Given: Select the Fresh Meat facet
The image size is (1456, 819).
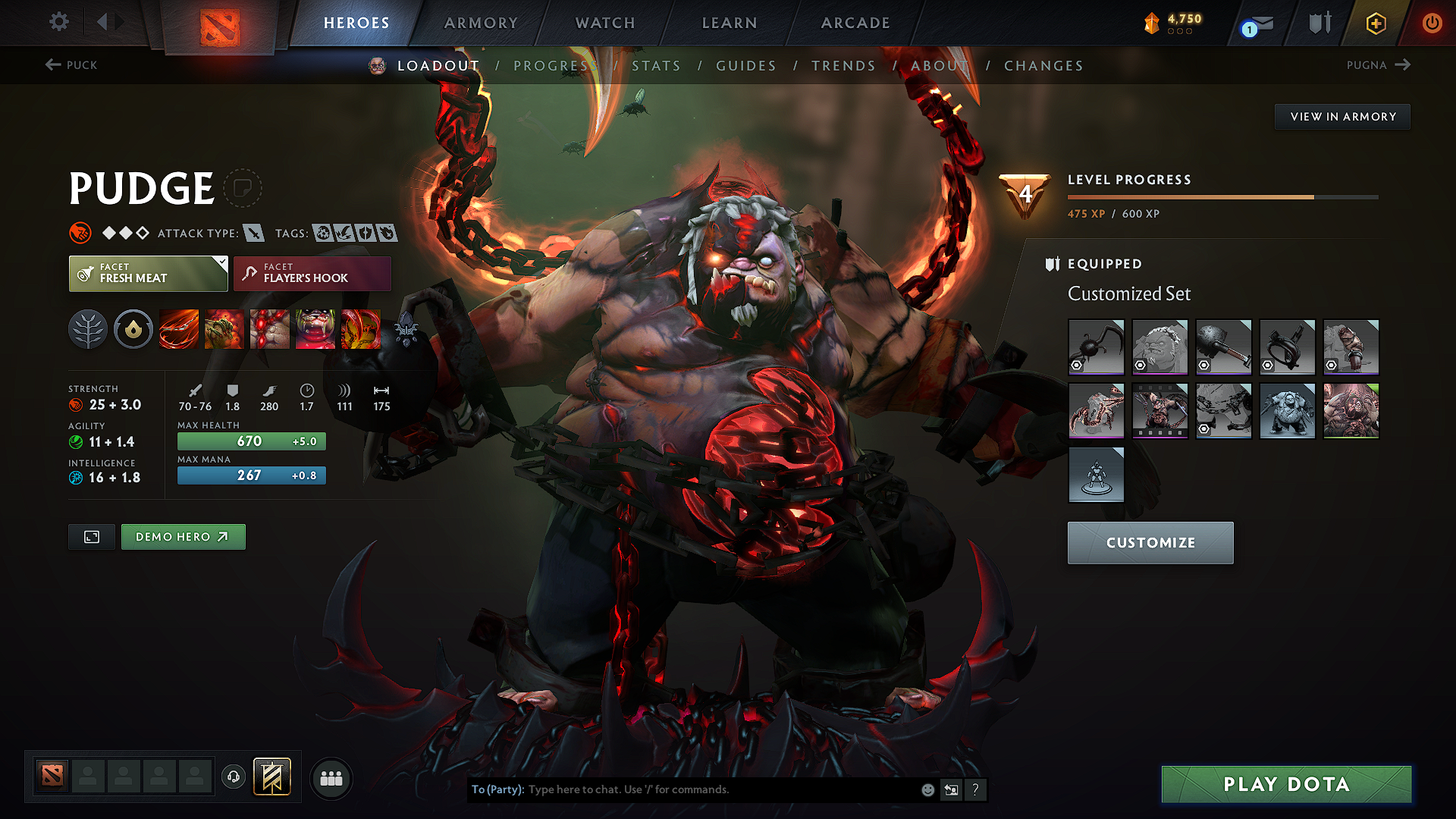Looking at the screenshot, I should coord(148,273).
